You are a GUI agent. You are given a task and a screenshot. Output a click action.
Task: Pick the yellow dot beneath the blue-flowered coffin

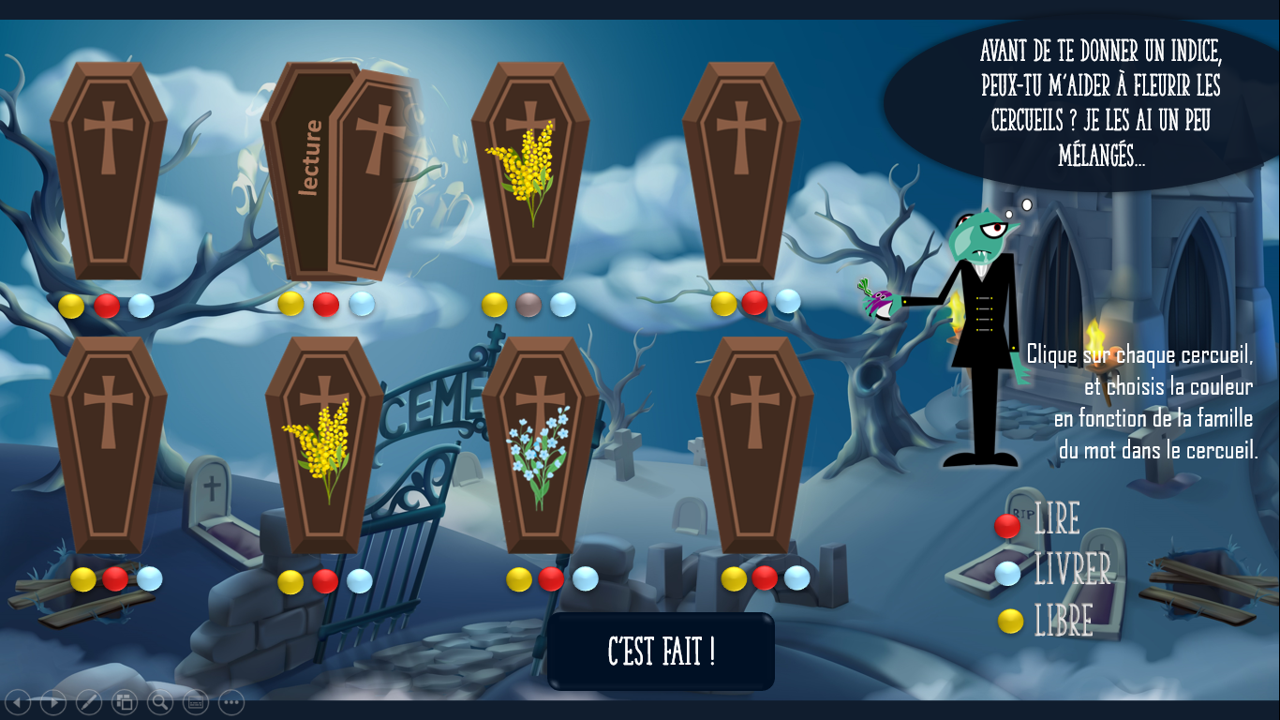(x=519, y=579)
